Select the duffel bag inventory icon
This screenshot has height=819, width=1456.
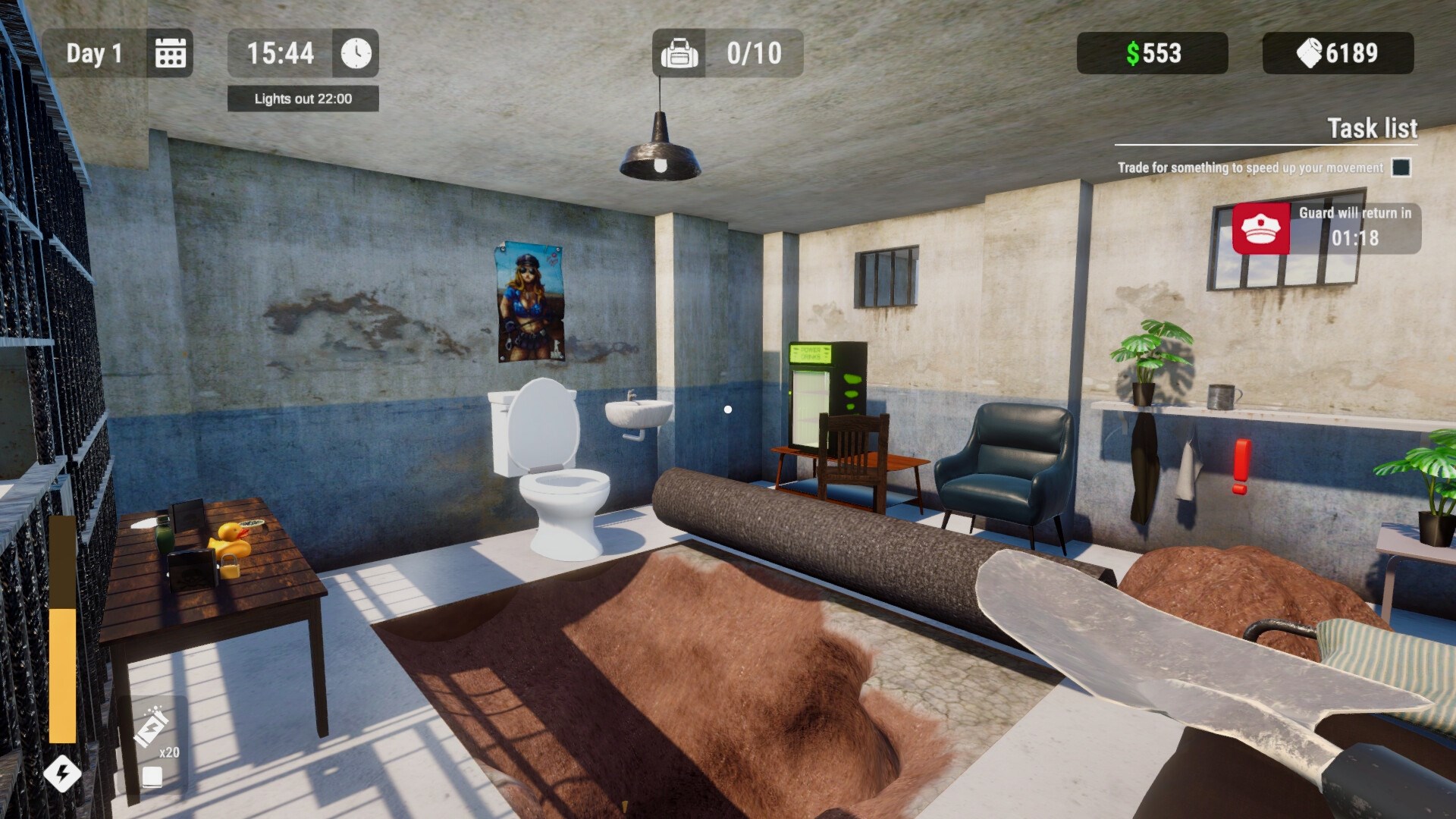coord(679,53)
